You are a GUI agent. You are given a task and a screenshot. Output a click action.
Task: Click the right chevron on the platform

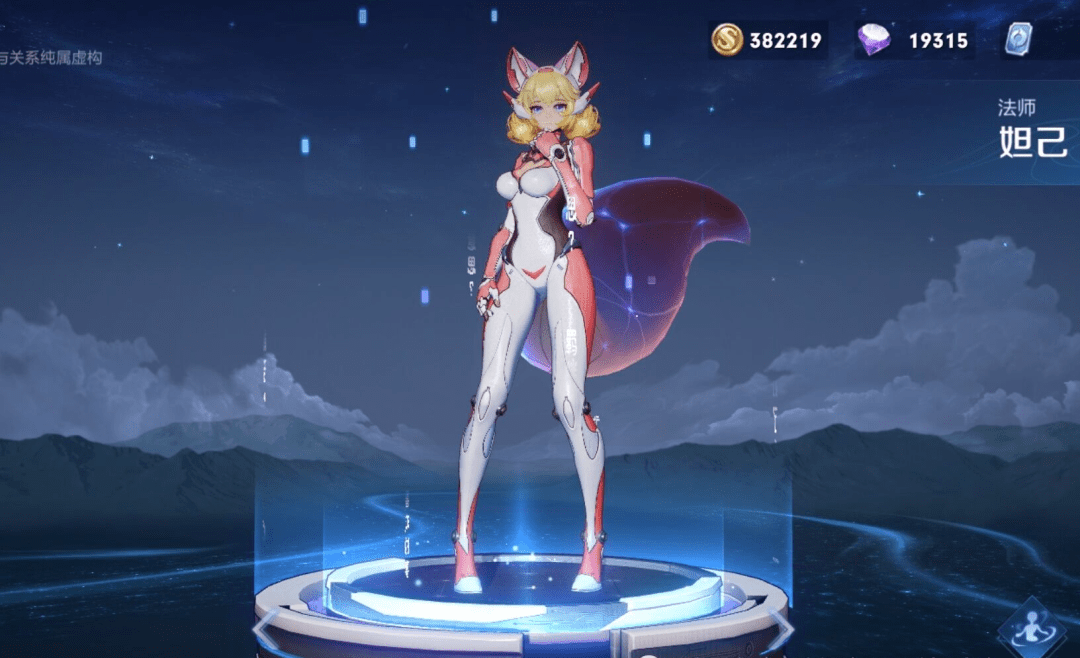coord(782,630)
